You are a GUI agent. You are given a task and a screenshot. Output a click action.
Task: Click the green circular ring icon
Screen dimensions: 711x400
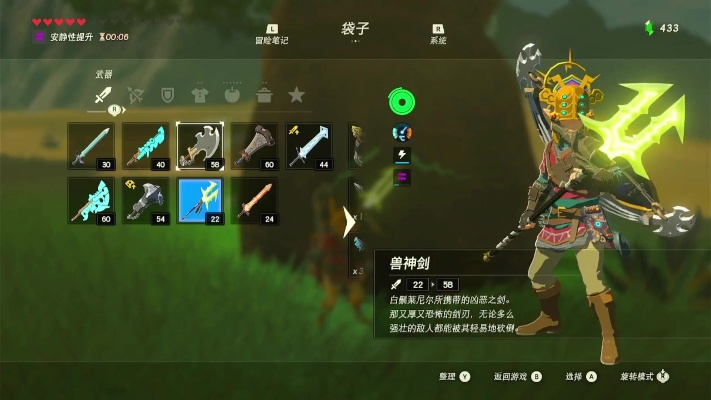pos(402,102)
